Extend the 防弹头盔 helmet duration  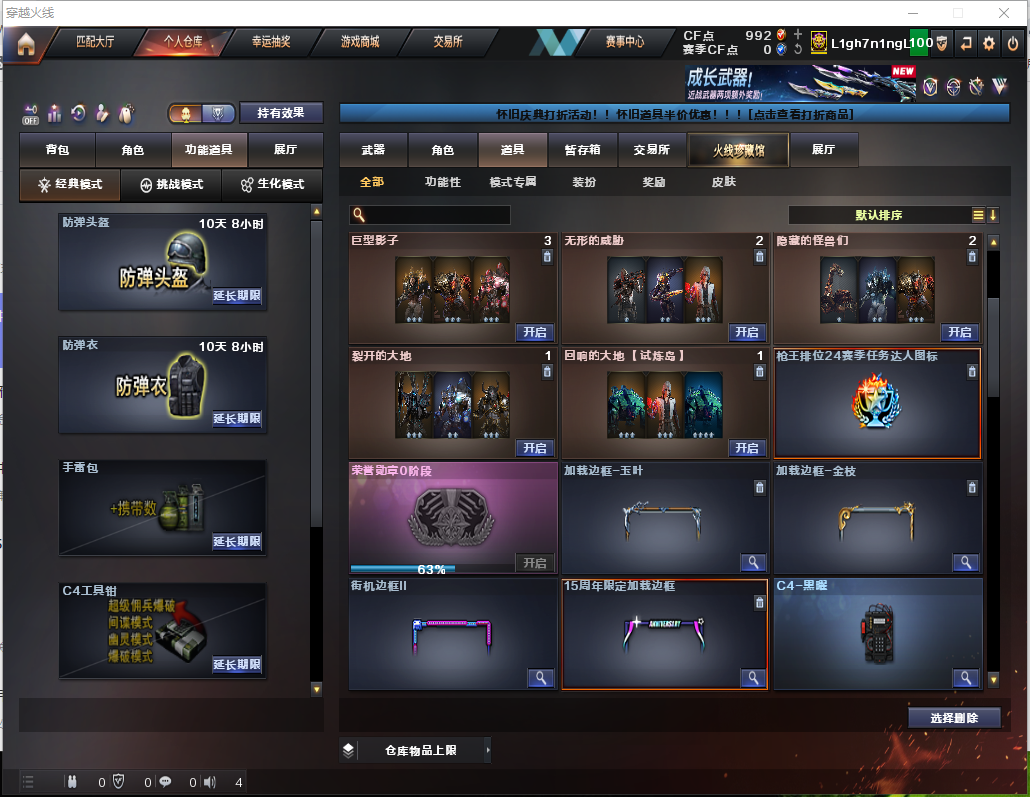tap(237, 296)
